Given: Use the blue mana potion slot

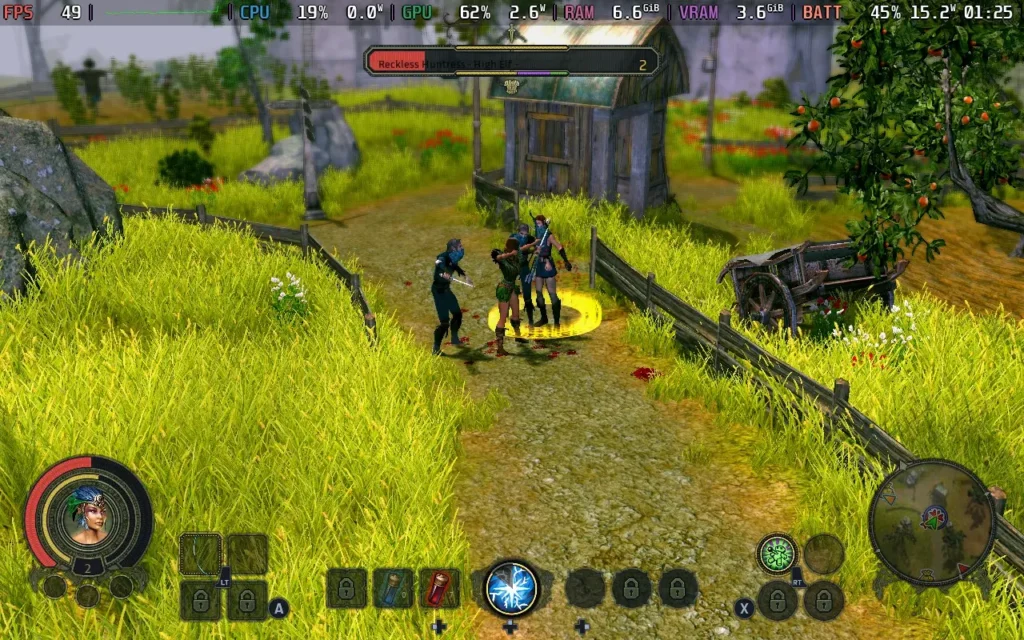Looking at the screenshot, I should (x=393, y=588).
